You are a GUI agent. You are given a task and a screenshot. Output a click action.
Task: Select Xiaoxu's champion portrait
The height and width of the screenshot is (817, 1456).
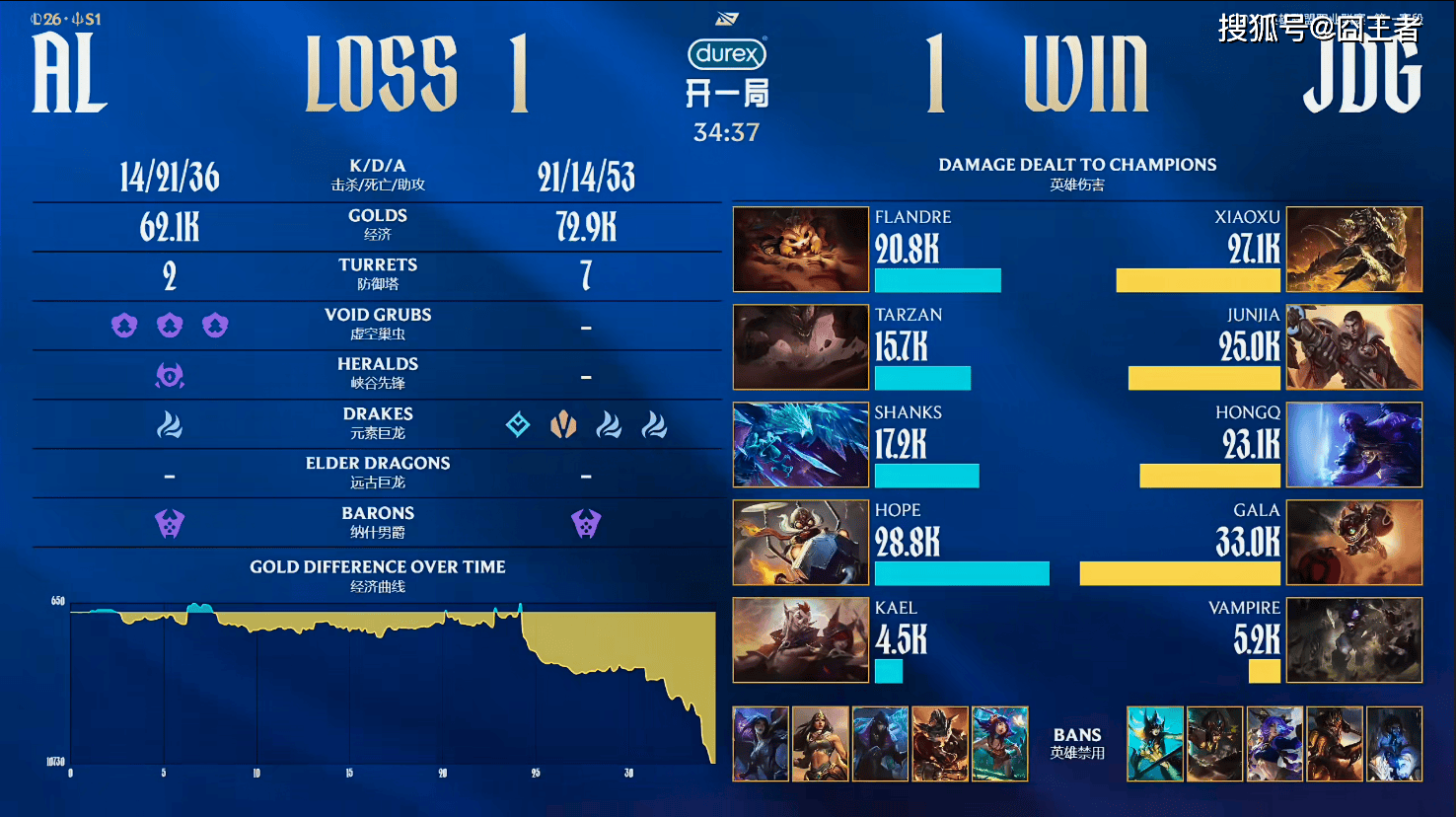pyautogui.click(x=1353, y=249)
